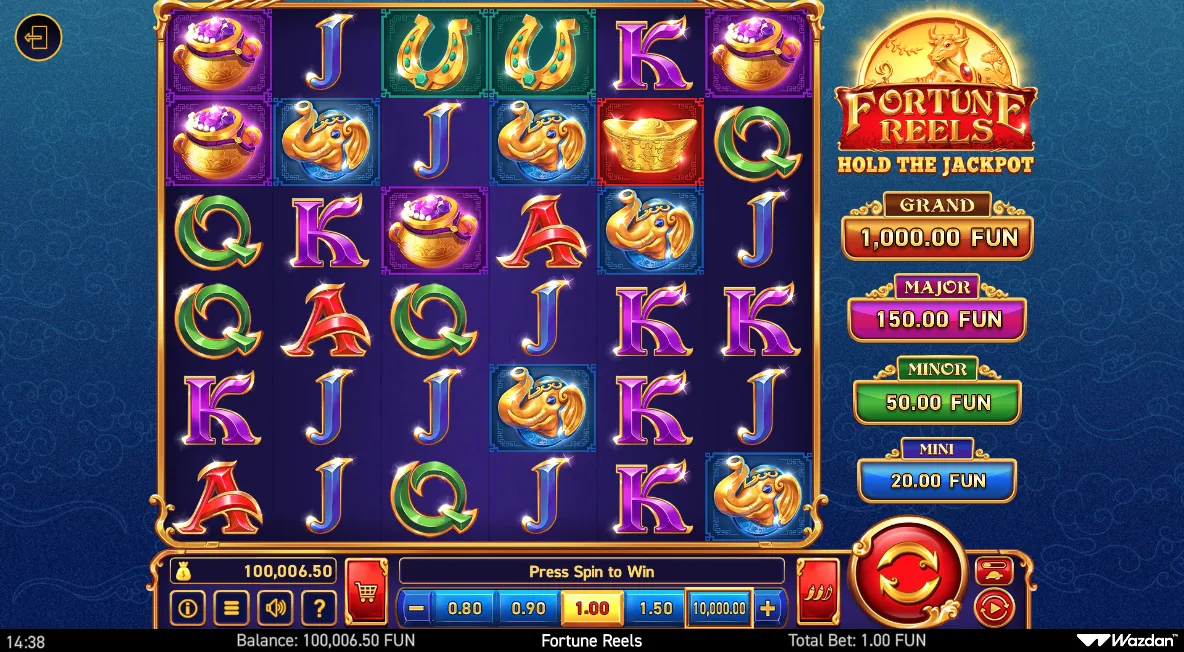This screenshot has width=1184, height=652.
Task: Pick the 10,000.00 bet value
Action: point(718,607)
